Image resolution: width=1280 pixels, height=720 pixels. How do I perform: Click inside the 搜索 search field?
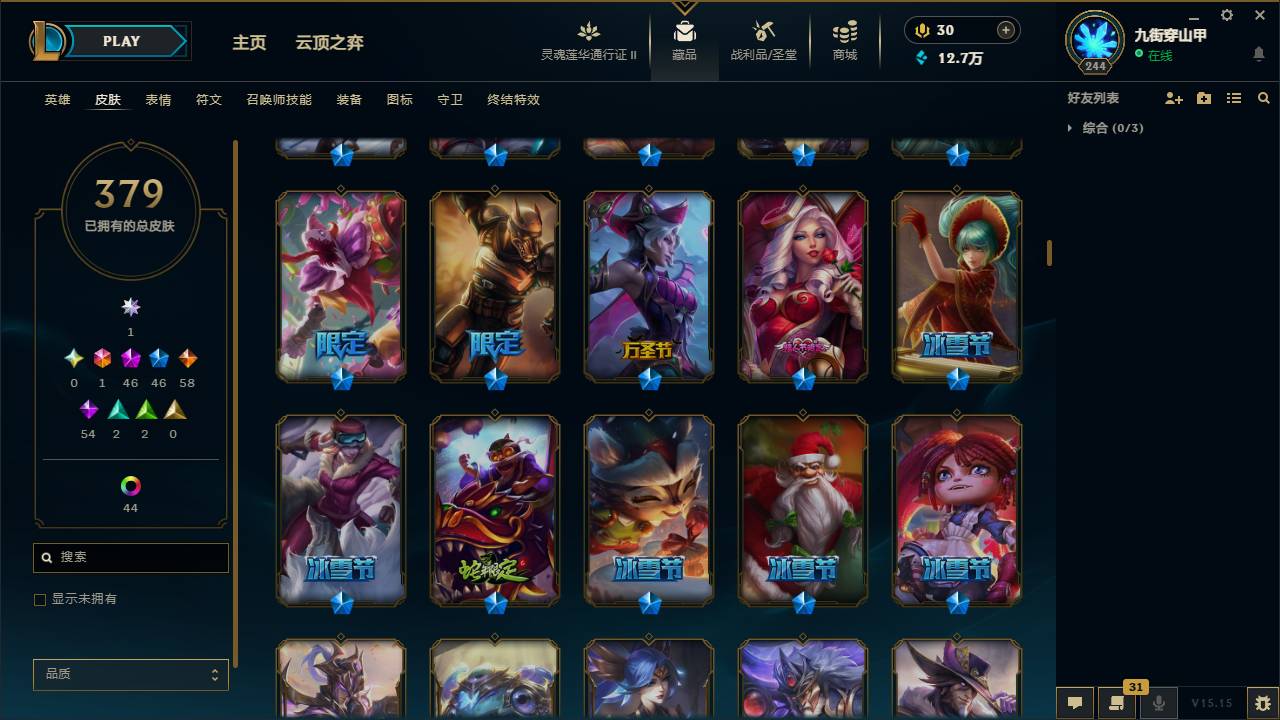point(130,557)
